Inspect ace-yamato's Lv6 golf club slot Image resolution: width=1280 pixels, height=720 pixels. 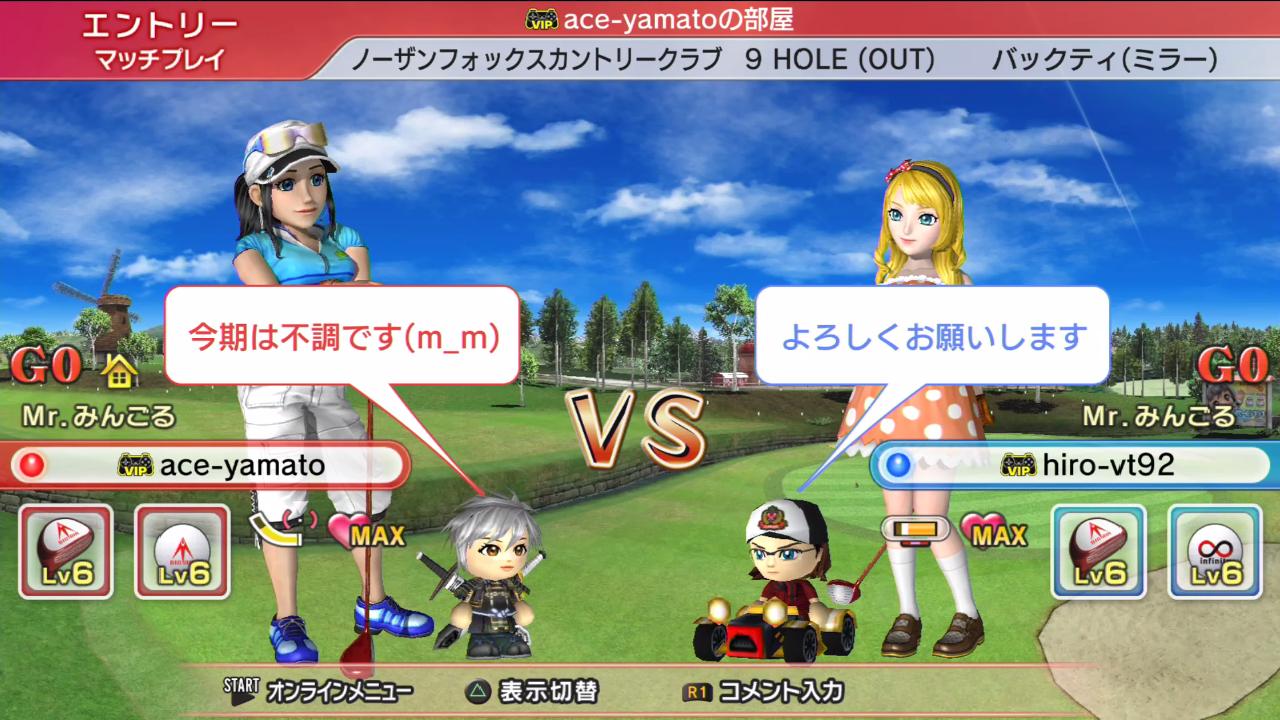(x=66, y=551)
